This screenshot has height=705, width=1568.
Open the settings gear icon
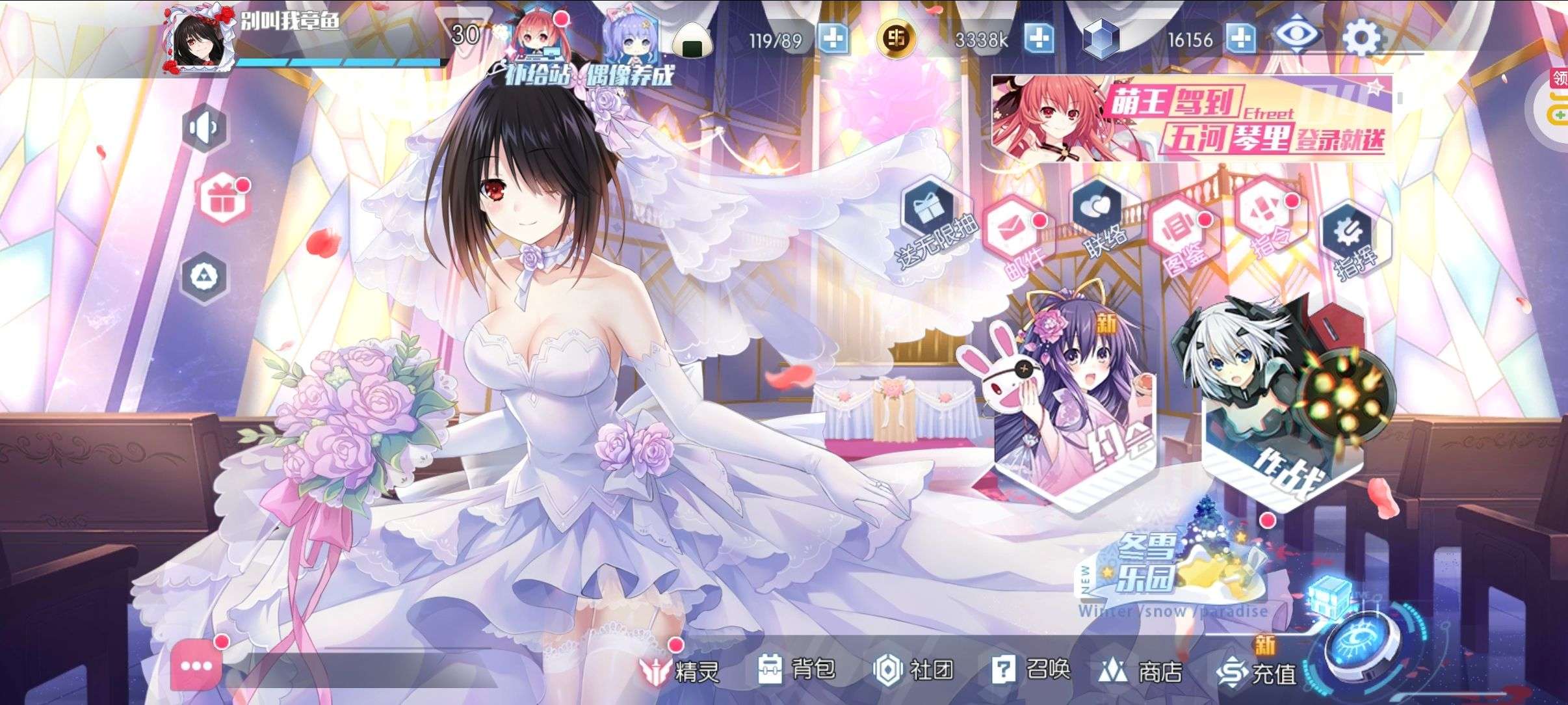1361,38
